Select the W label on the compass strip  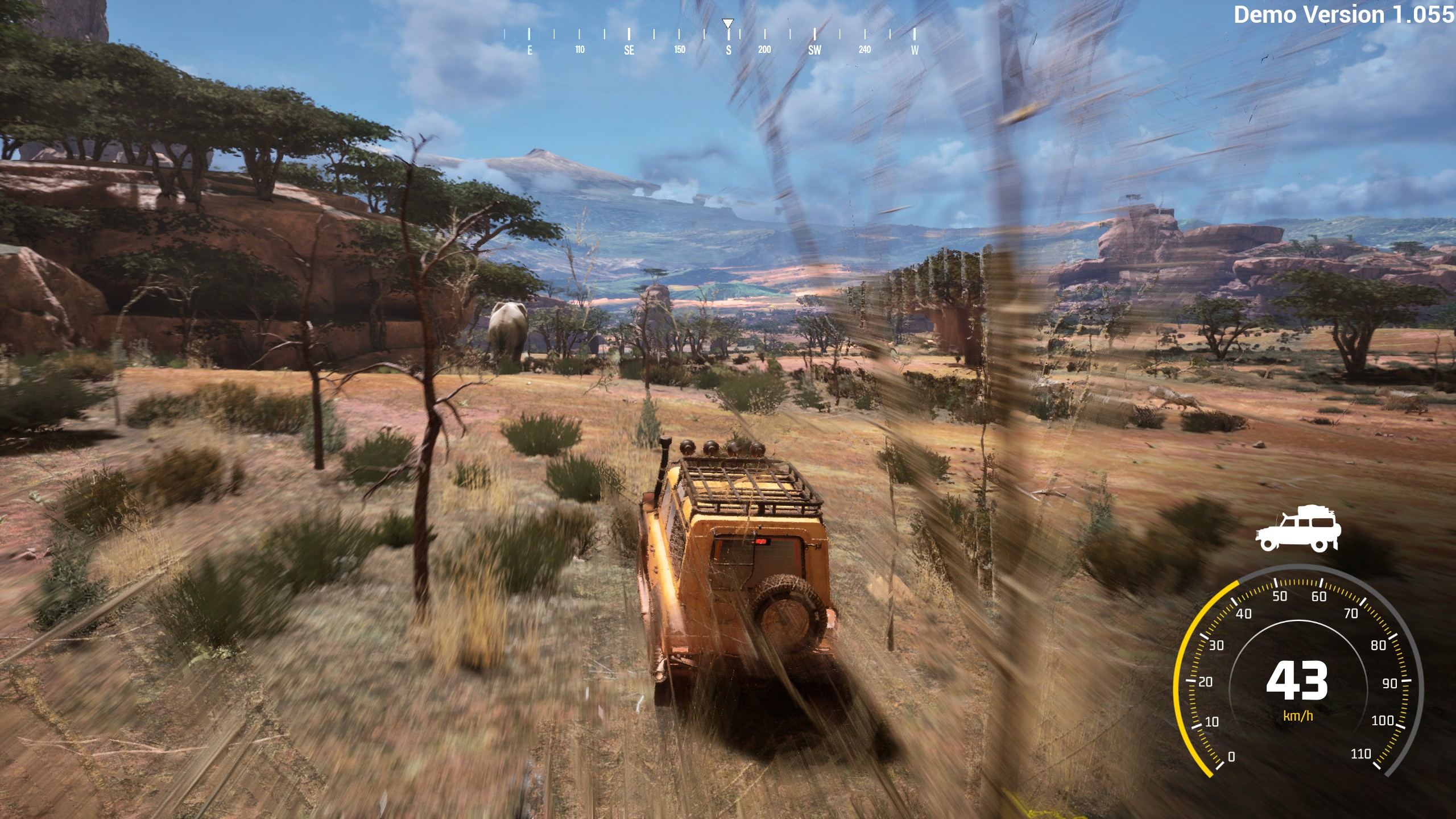tap(915, 50)
